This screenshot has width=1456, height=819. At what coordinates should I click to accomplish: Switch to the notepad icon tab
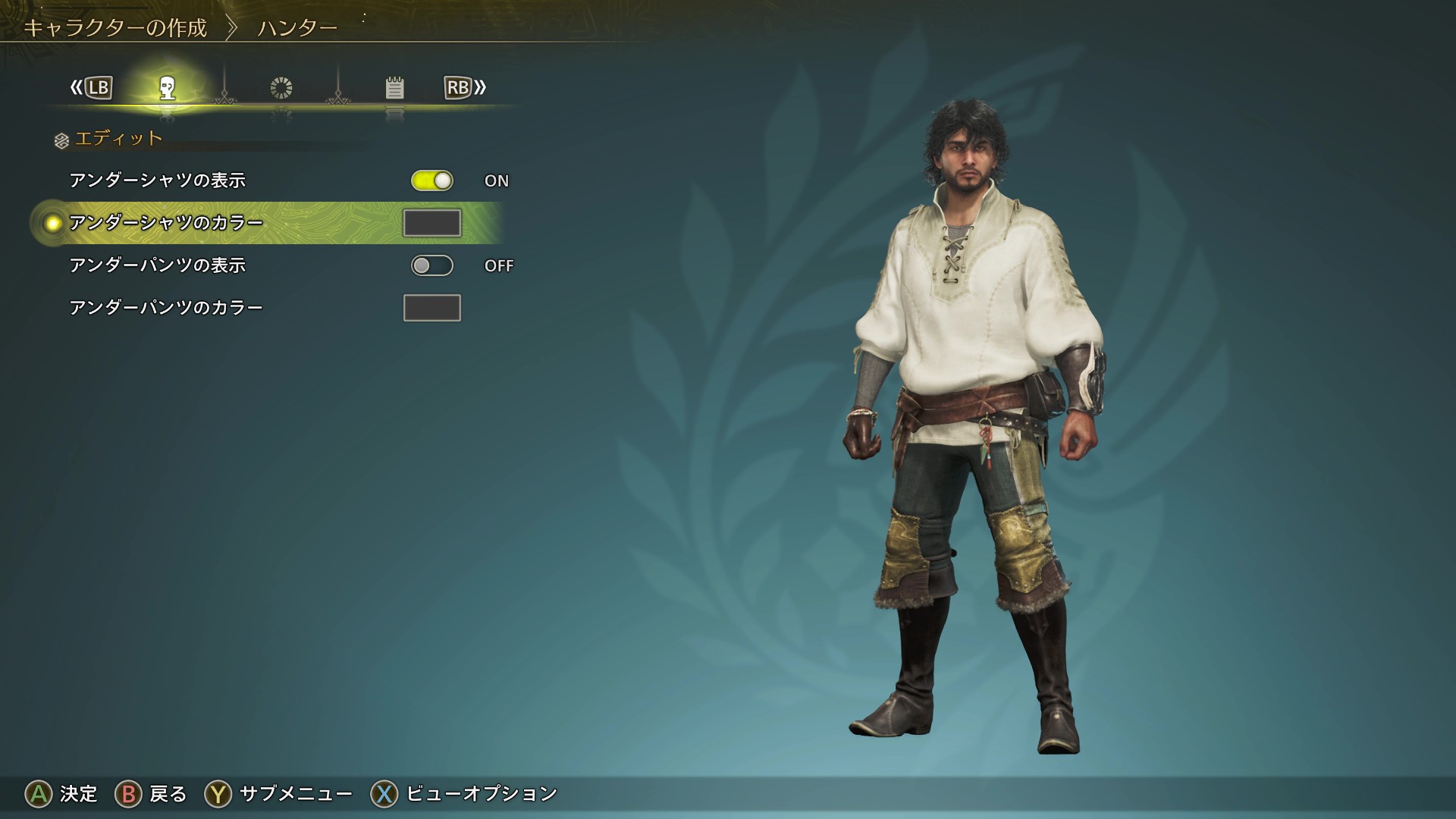394,88
